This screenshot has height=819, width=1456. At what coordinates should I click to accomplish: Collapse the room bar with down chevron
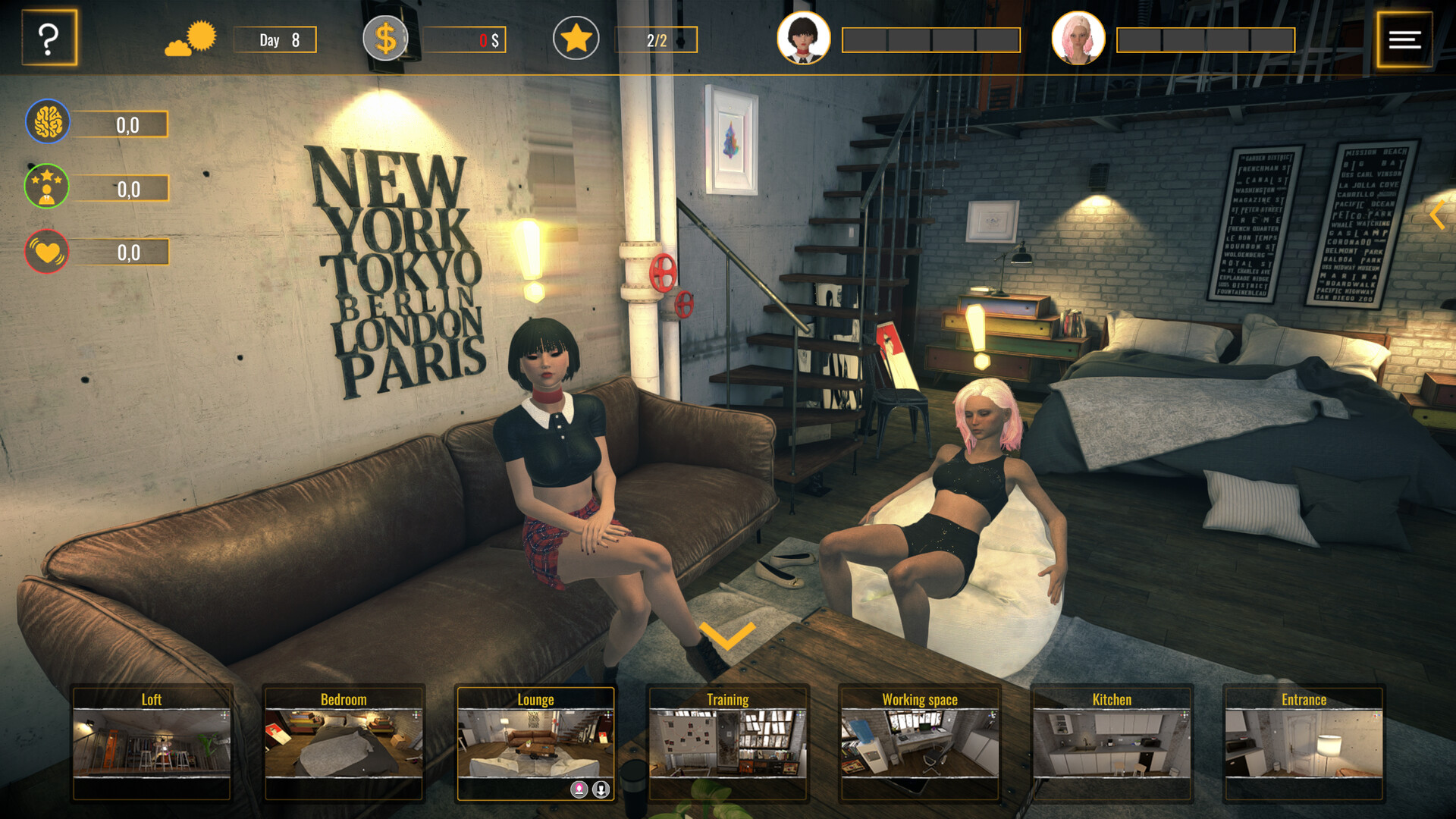pyautogui.click(x=727, y=635)
